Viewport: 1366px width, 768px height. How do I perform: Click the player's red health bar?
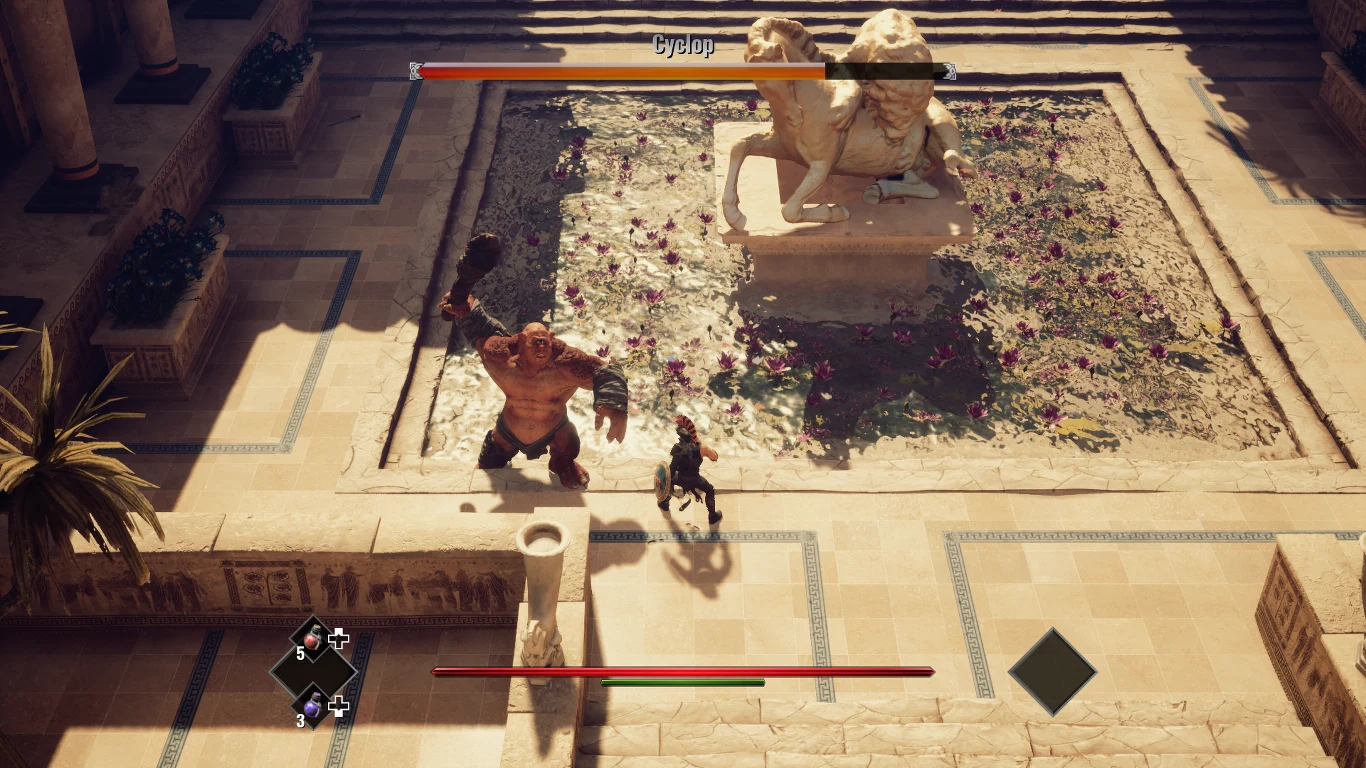[x=680, y=671]
